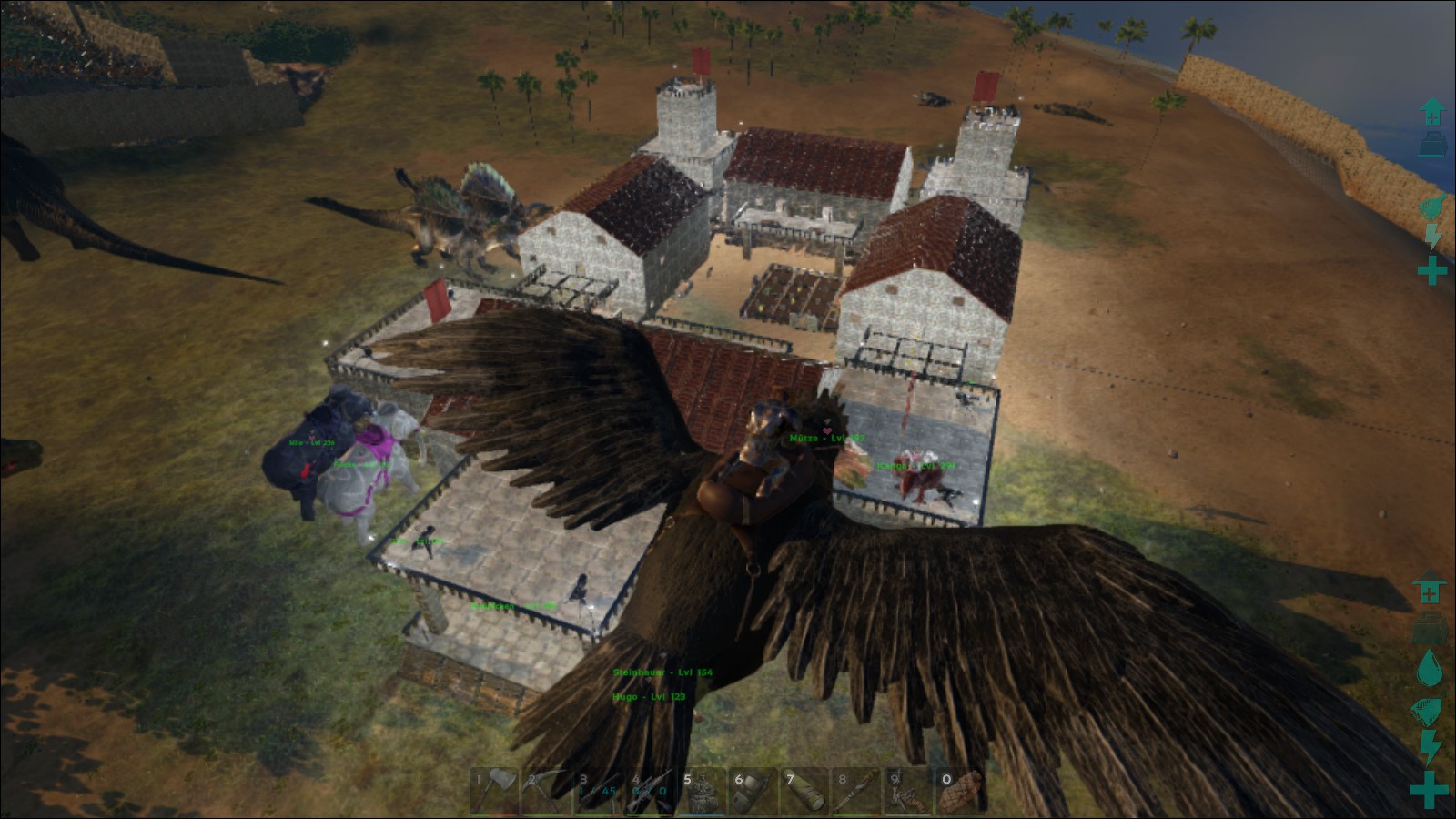The image size is (1456, 819).
Task: Select the canteen in hotbar slot 6
Action: pyautogui.click(x=753, y=790)
